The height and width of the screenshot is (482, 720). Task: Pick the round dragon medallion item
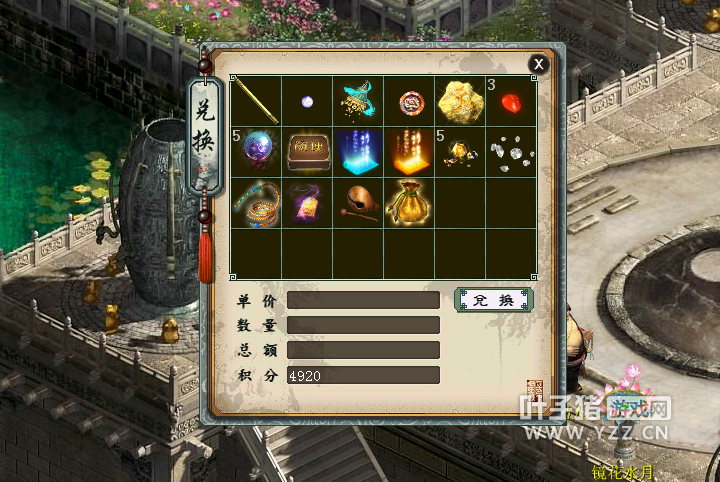(410, 101)
